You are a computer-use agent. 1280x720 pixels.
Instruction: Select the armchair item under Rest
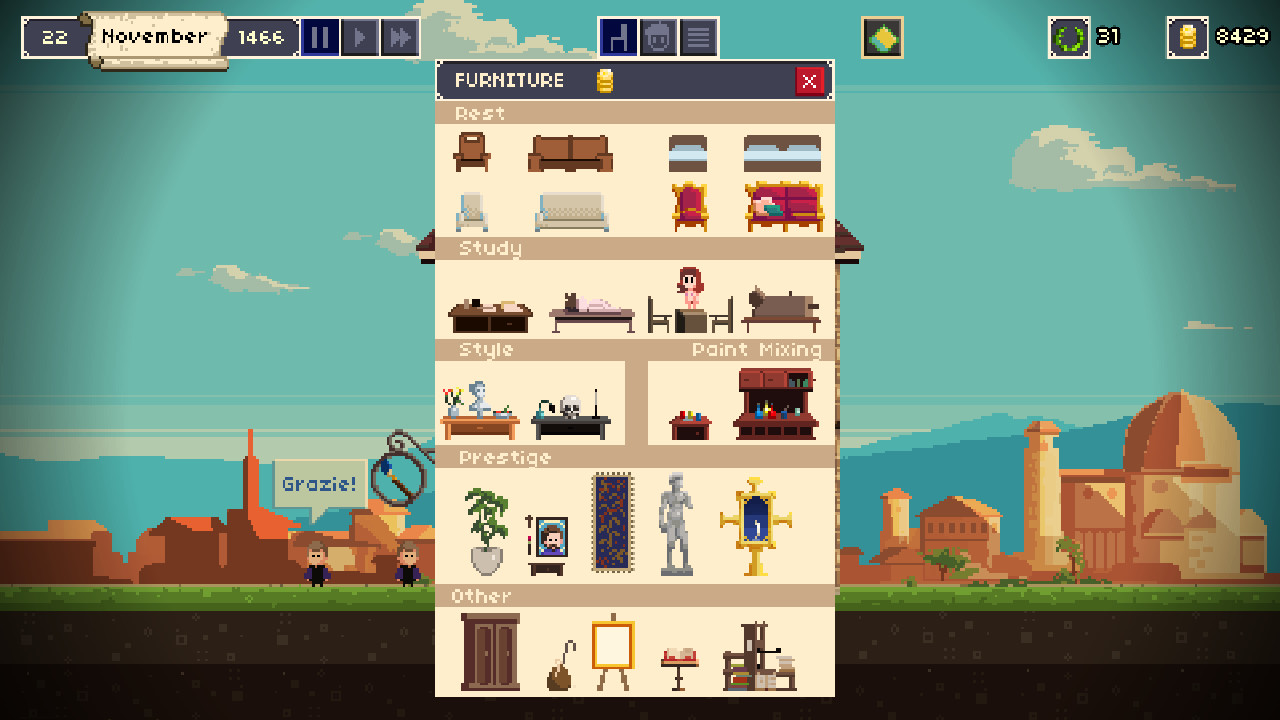click(470, 152)
